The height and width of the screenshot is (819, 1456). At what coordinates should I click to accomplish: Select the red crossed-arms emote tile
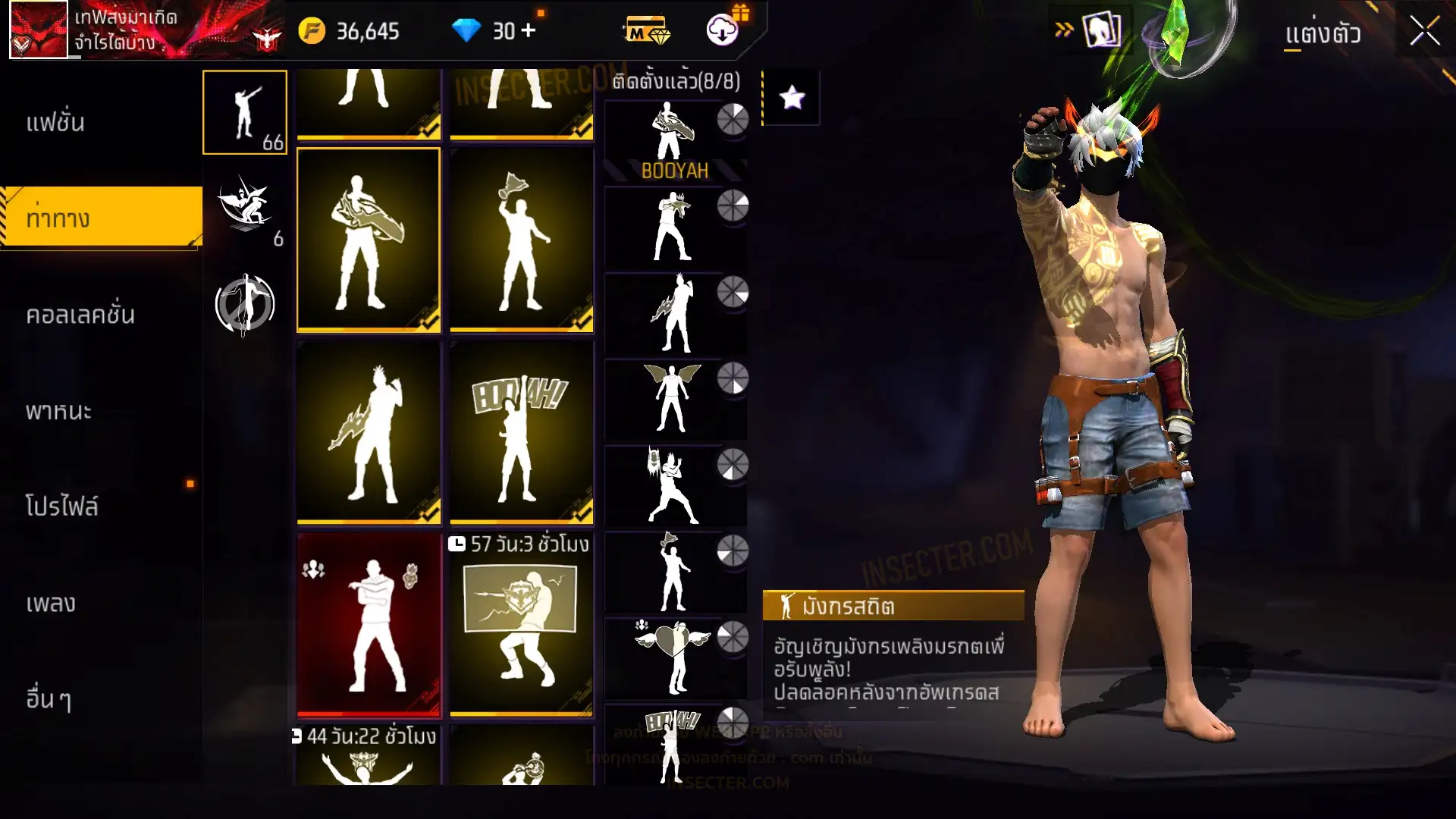click(x=369, y=625)
